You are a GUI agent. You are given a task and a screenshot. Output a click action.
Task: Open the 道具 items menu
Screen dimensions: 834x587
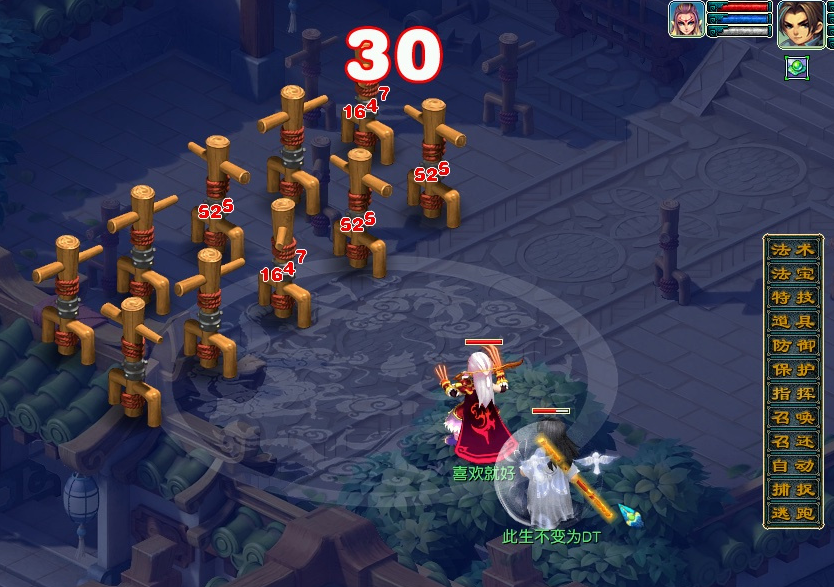pos(793,321)
